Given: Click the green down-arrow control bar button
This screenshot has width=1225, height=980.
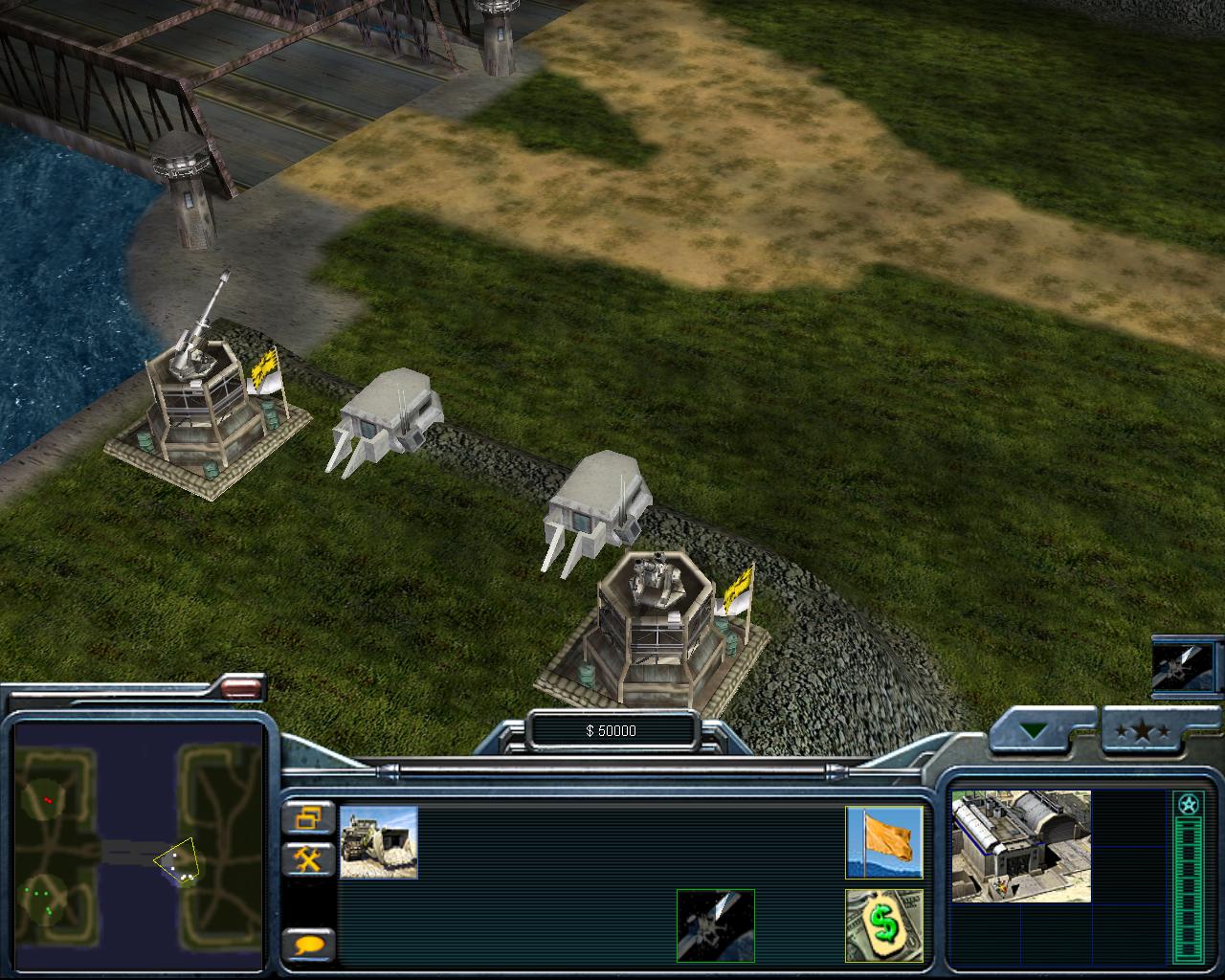Looking at the screenshot, I should point(1035,732).
